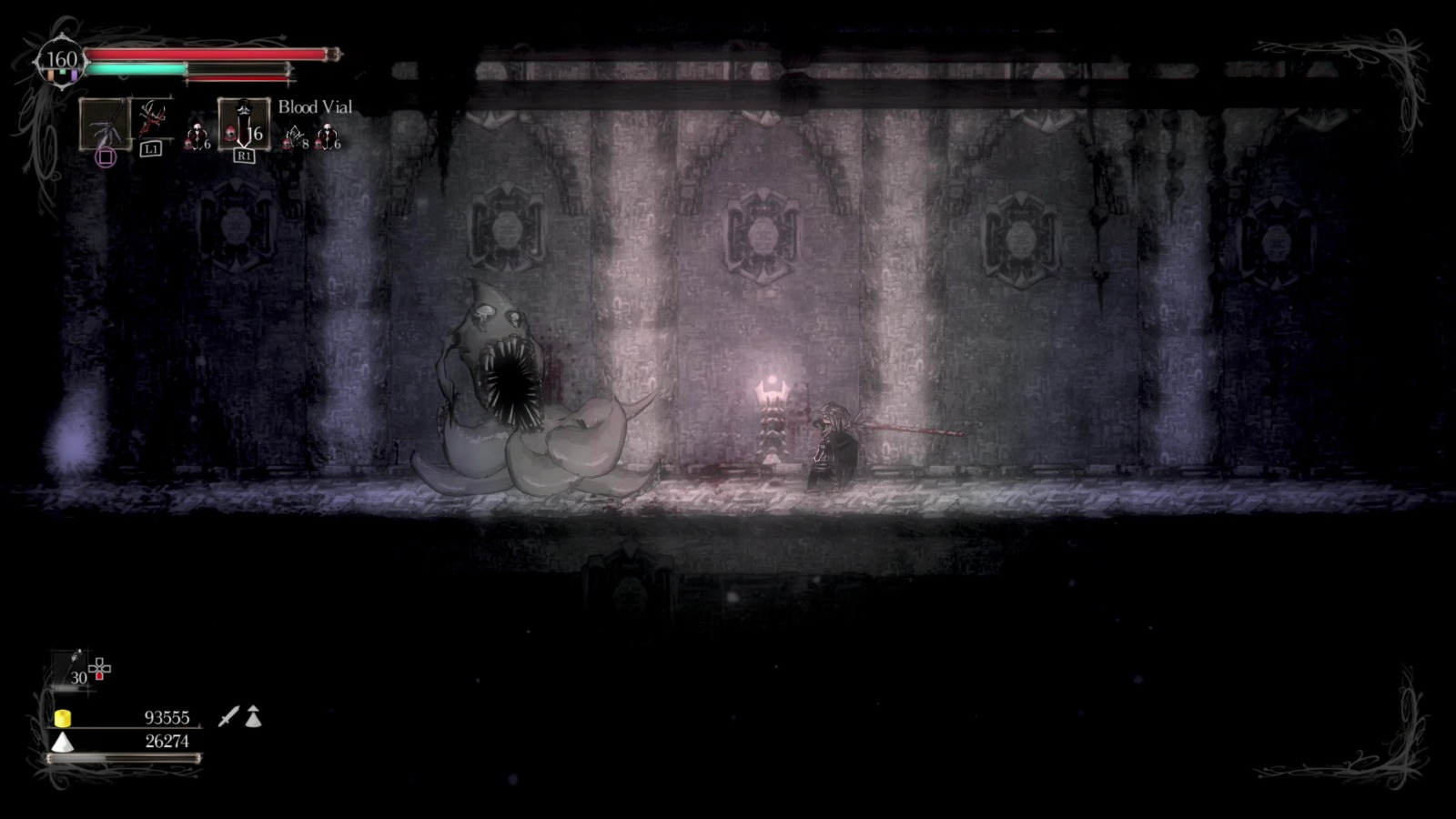This screenshot has height=819, width=1456.
Task: Click the R1 button prompt label
Action: pos(244,155)
